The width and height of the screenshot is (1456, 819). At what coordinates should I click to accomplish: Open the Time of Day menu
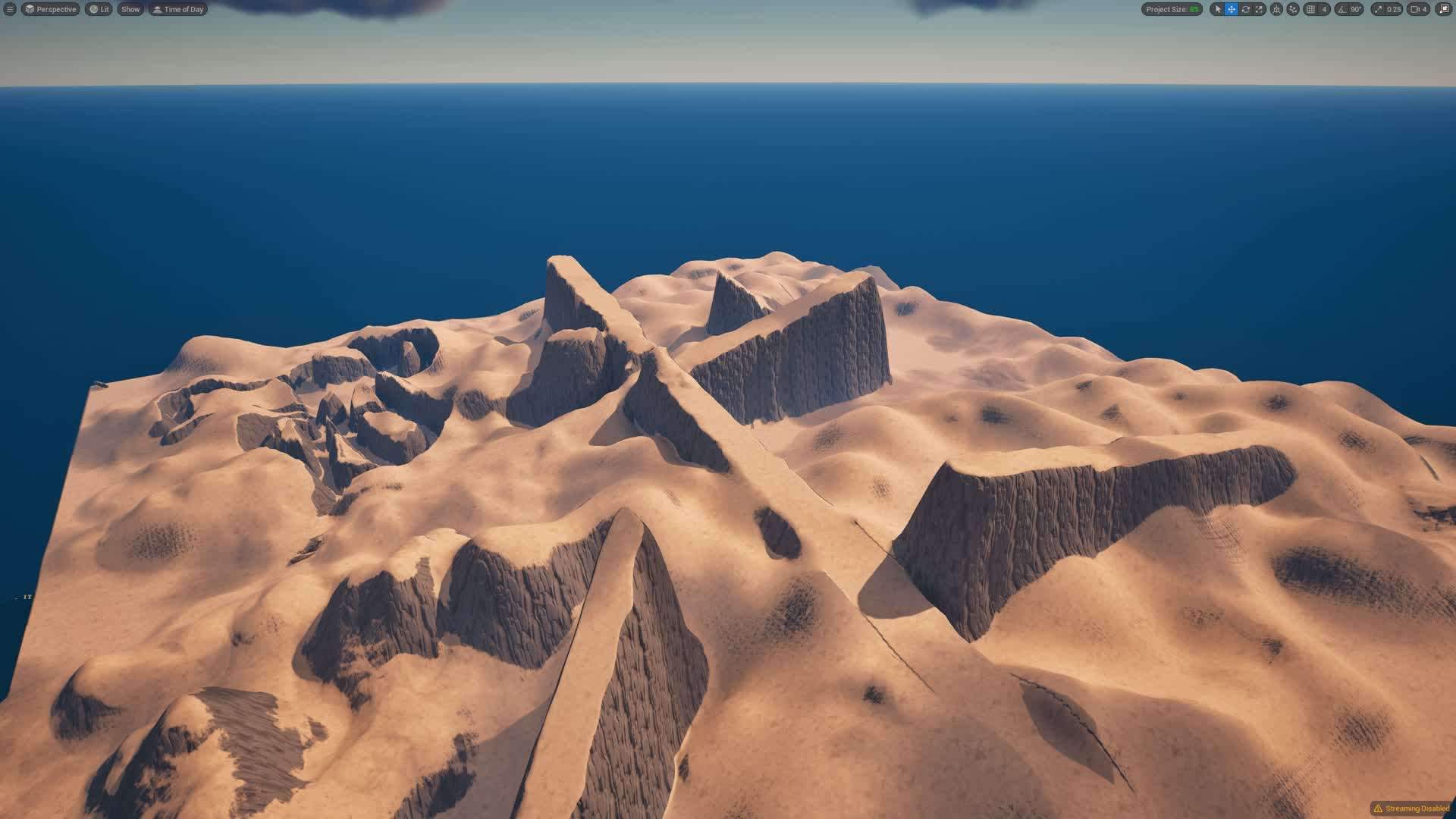pyautogui.click(x=177, y=9)
